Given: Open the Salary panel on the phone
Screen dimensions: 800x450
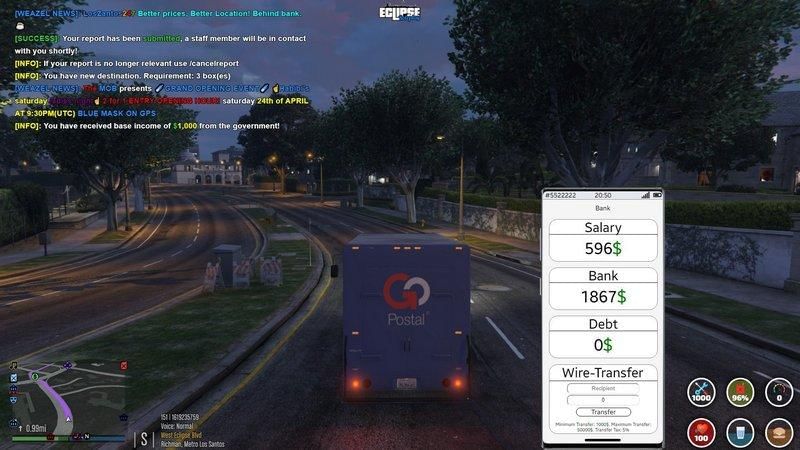Looking at the screenshot, I should click(603, 240).
